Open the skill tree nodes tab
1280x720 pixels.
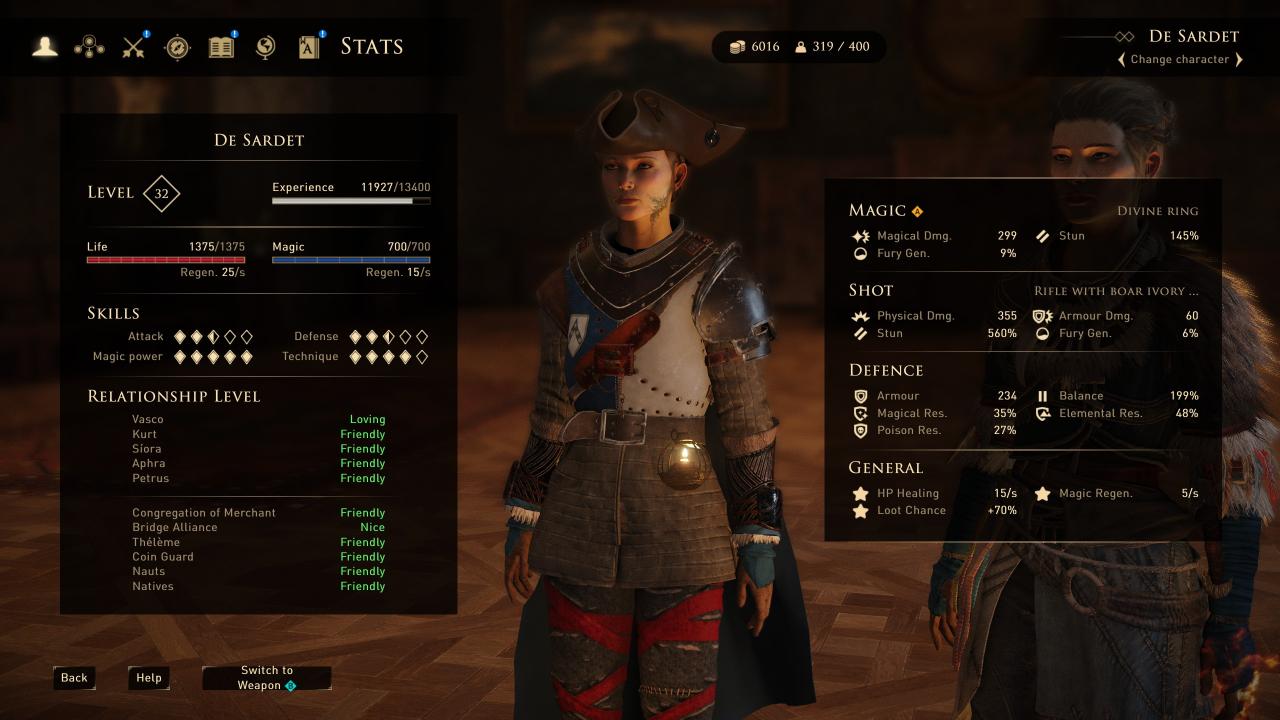(x=89, y=46)
